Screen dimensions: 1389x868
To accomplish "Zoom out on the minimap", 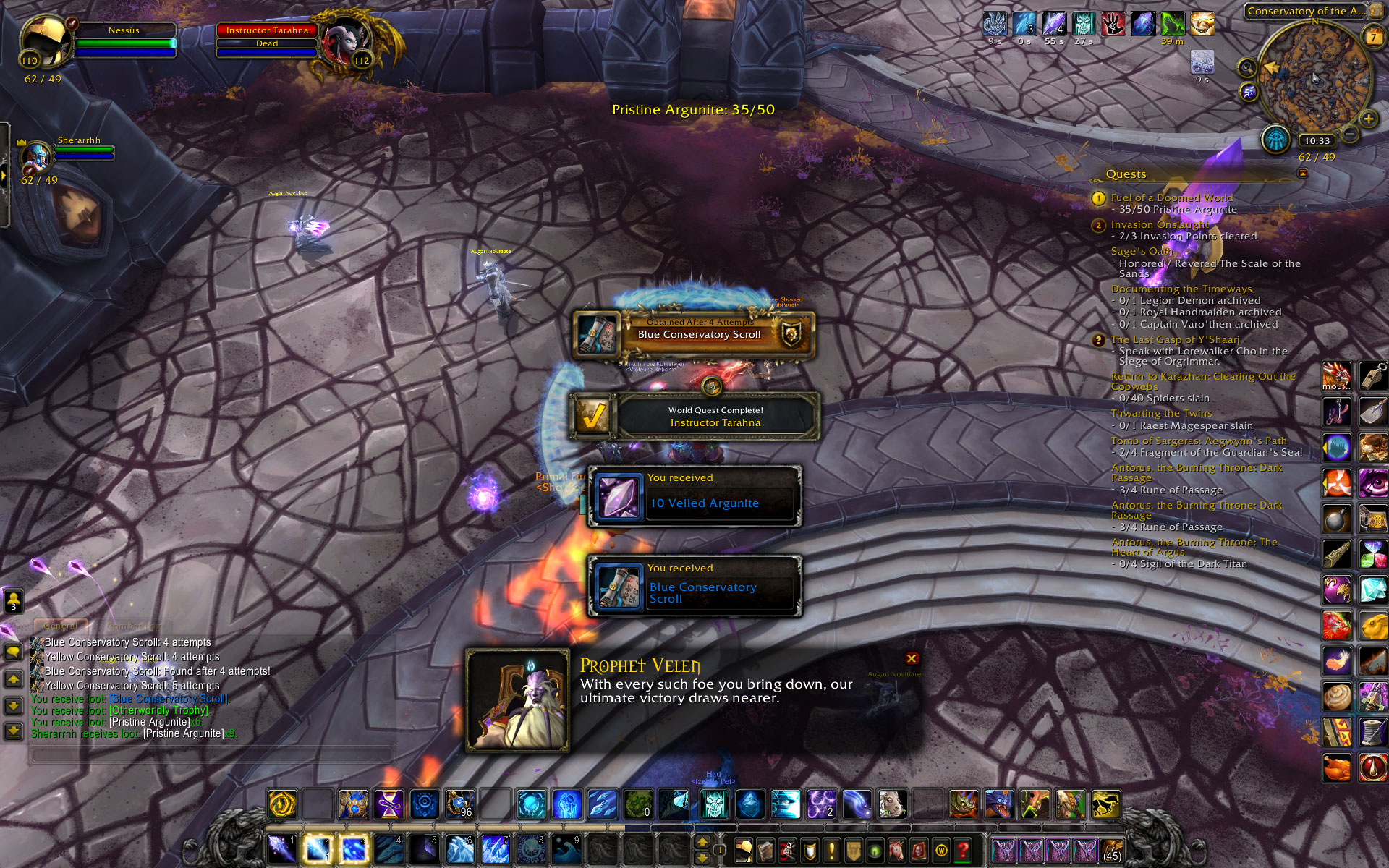I will [x=1350, y=134].
